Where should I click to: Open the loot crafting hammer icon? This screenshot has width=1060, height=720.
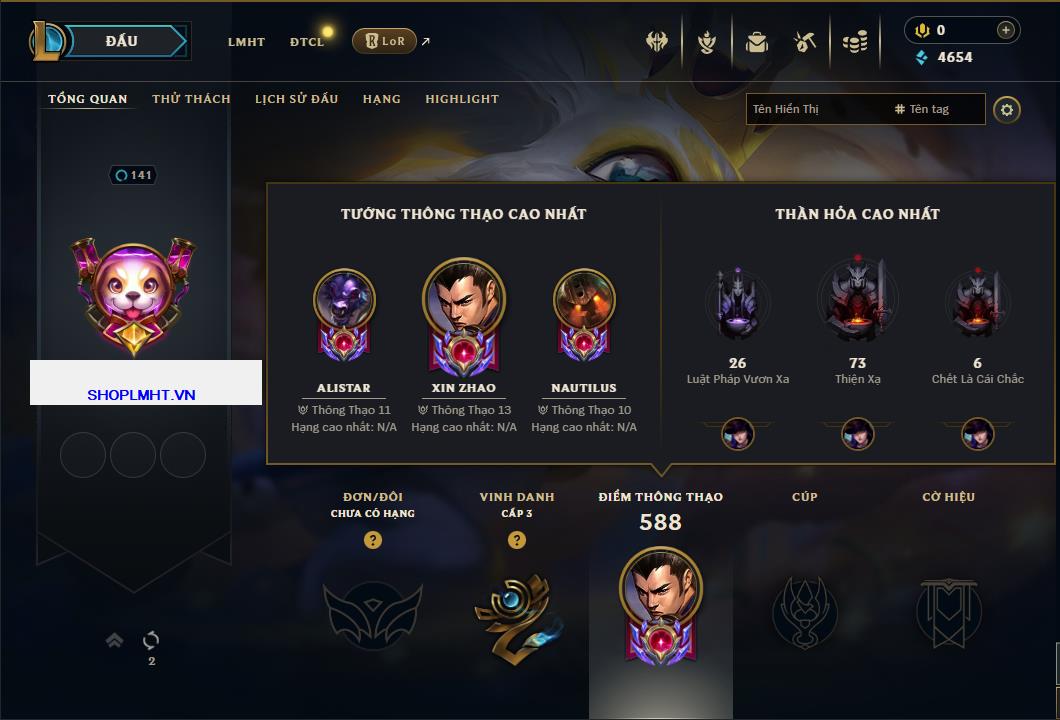[805, 42]
